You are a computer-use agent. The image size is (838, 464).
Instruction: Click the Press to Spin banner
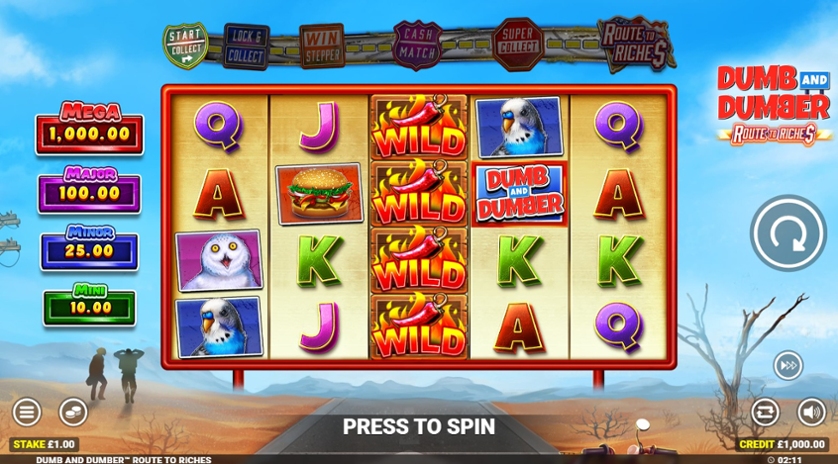tap(419, 426)
